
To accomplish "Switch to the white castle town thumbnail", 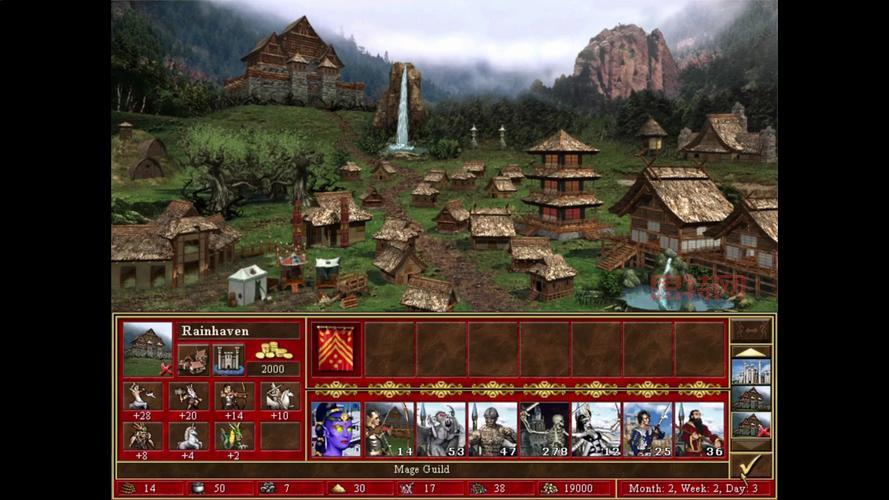I will coord(751,372).
